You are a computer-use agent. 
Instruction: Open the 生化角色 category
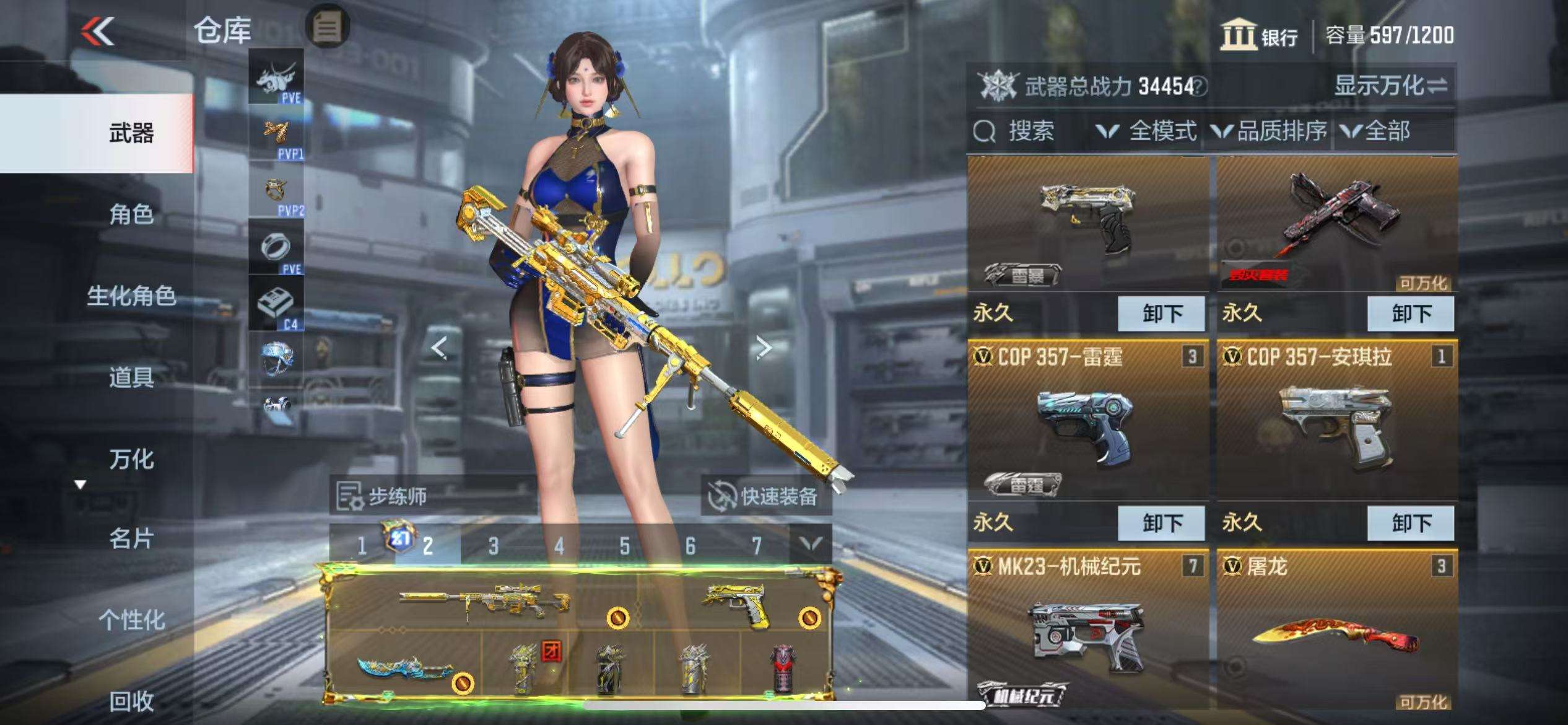click(131, 296)
